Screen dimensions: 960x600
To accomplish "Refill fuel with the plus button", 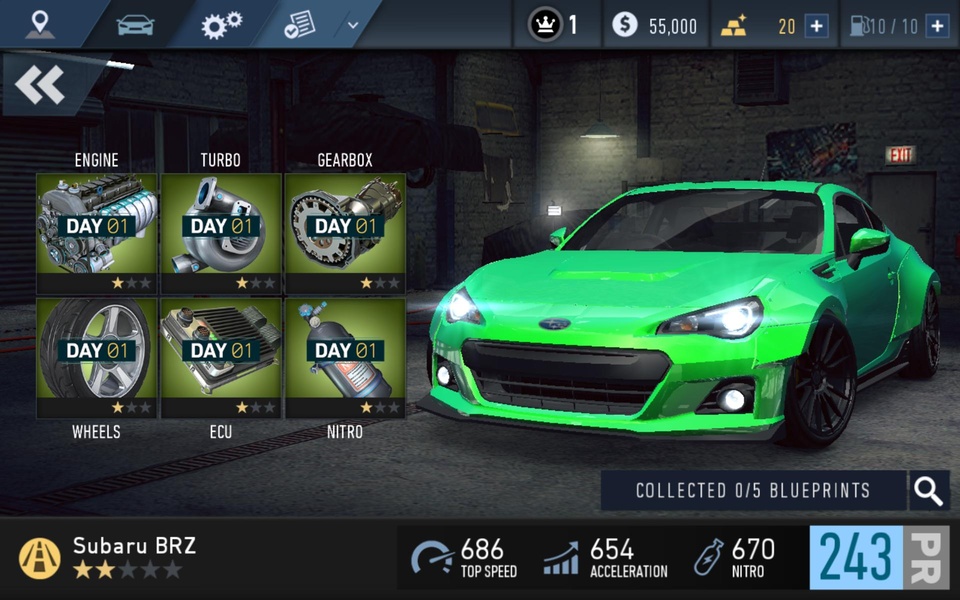I will [x=937, y=26].
